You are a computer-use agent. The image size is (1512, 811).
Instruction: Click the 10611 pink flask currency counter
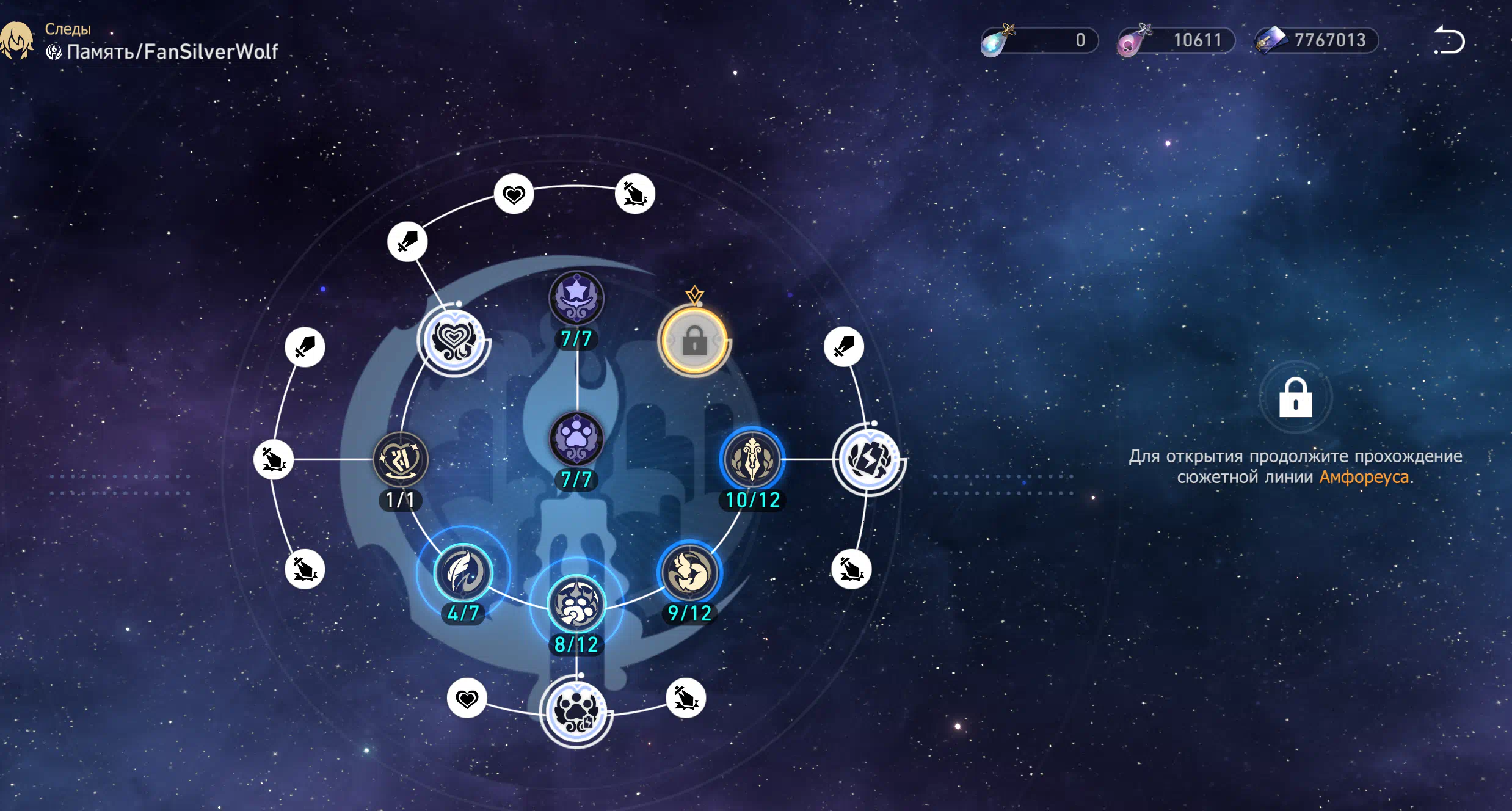1177,40
